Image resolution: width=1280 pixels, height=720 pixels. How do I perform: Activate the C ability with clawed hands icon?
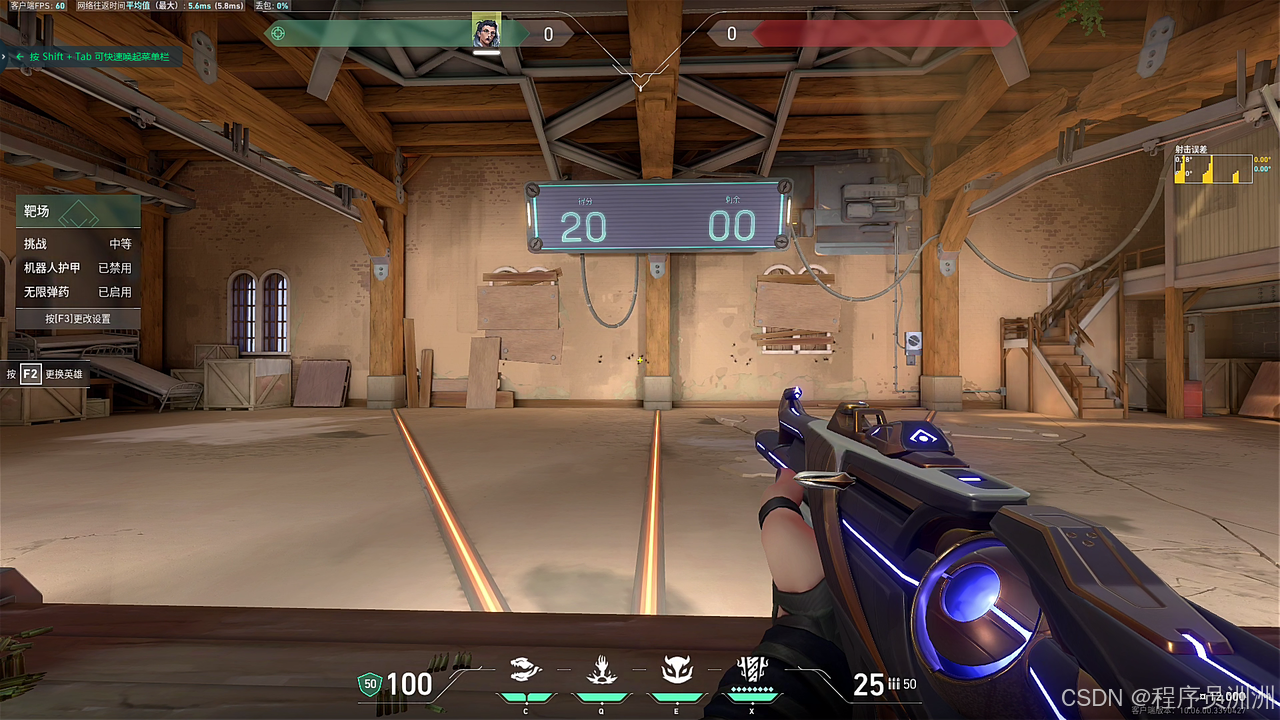pyautogui.click(x=525, y=671)
